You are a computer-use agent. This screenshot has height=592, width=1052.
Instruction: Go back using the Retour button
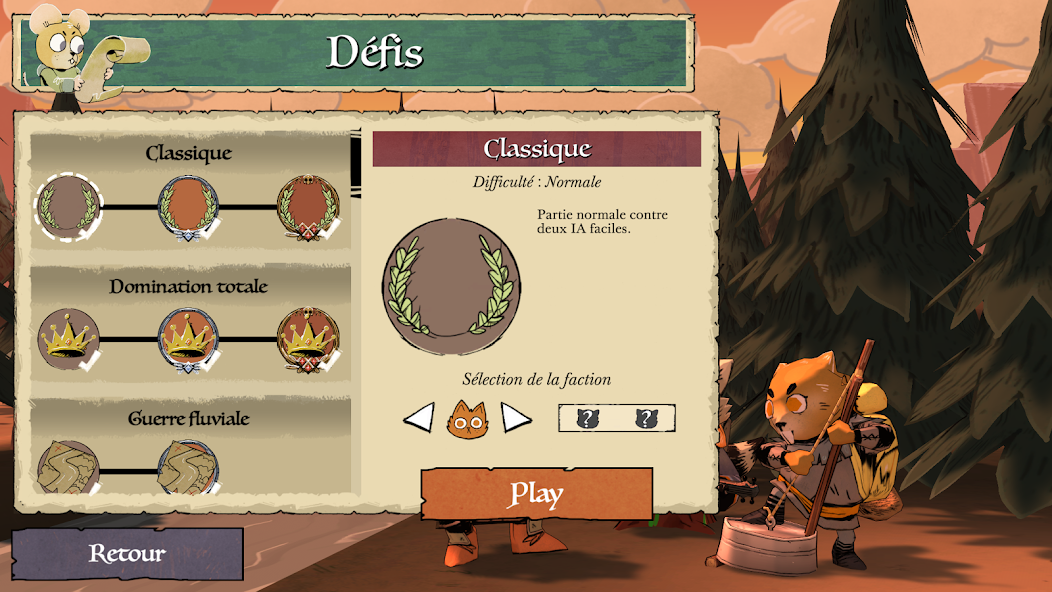127,554
